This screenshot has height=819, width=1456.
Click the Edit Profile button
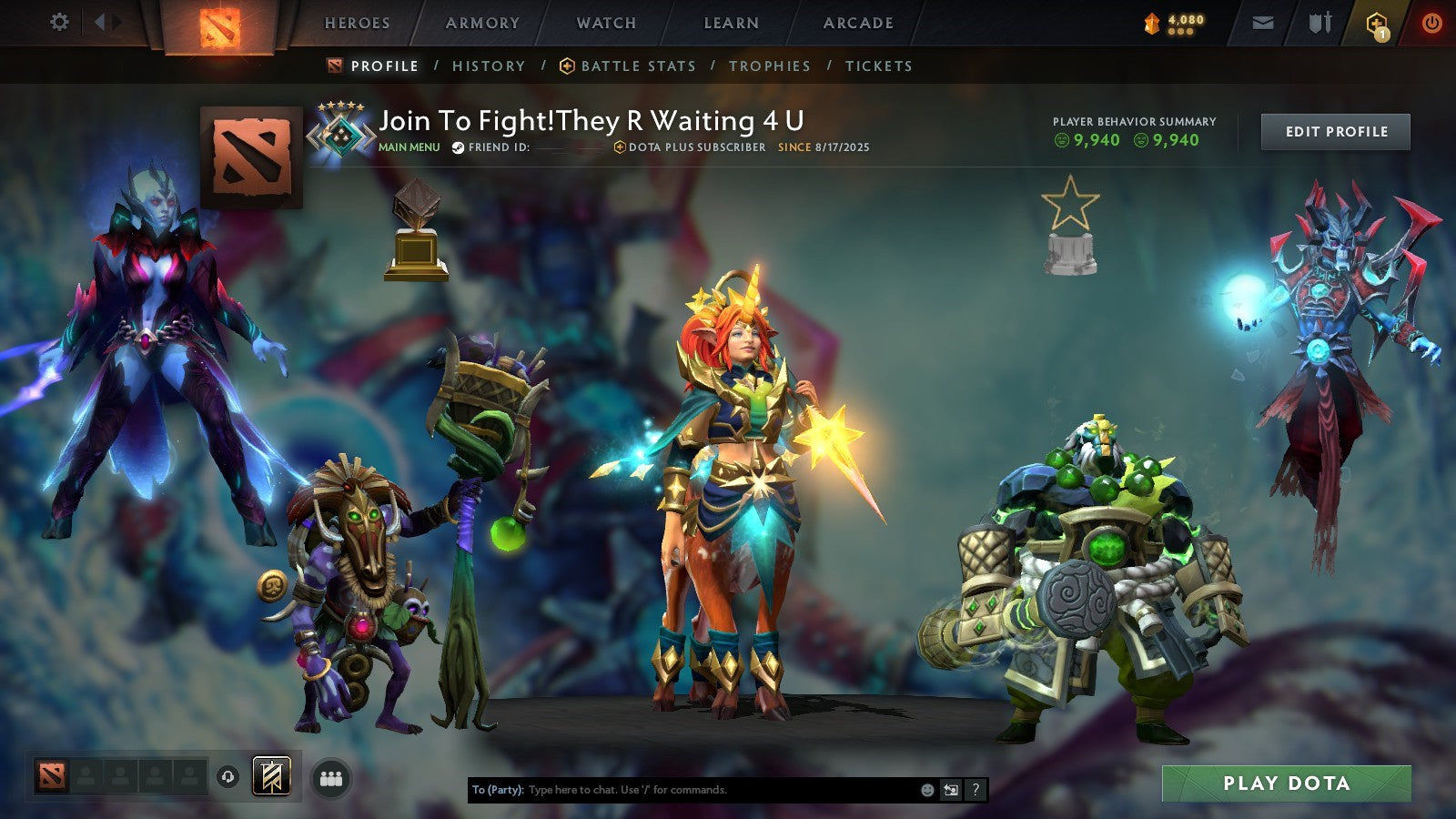pyautogui.click(x=1334, y=131)
